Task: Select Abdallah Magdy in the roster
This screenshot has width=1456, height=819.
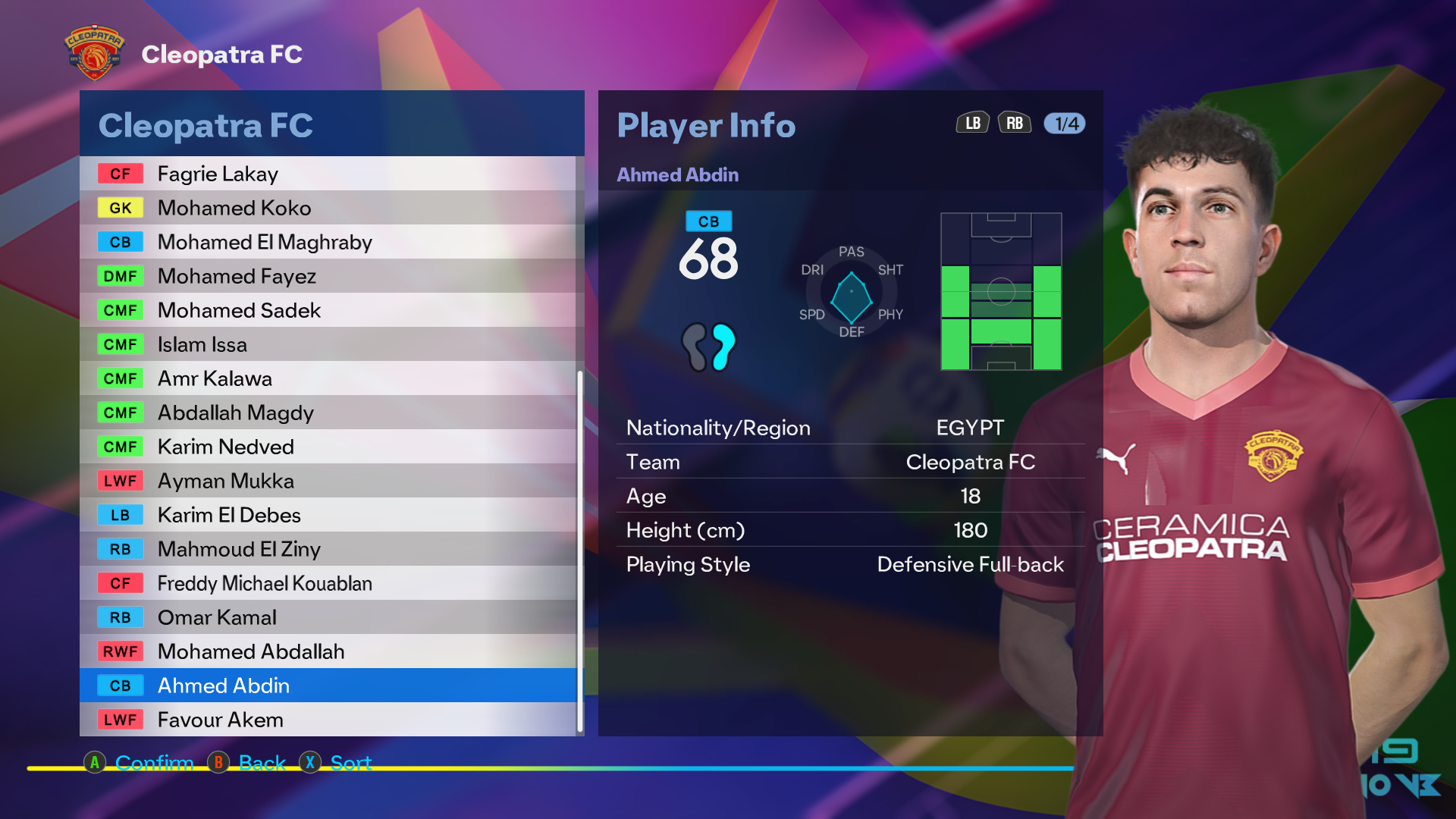Action: click(328, 413)
